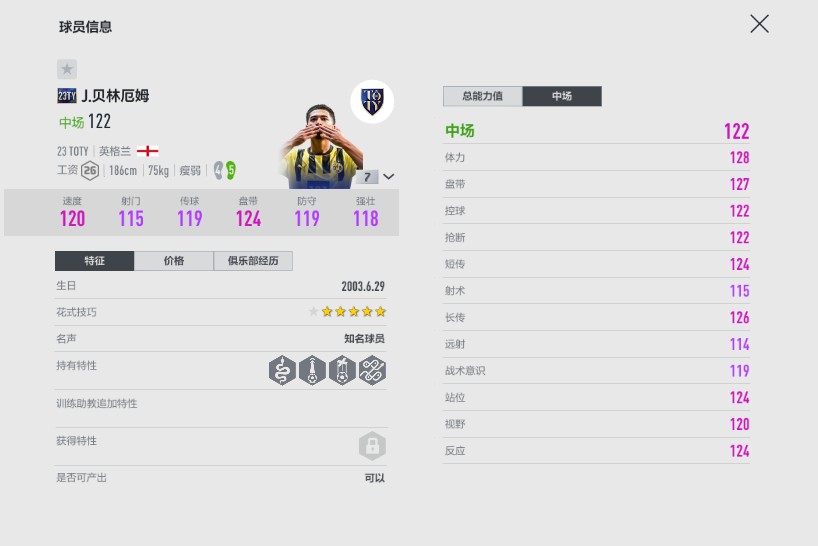Viewport: 818px width, 546px height.
Task: Select the 总能力值 overall ability tab
Action: click(x=482, y=96)
